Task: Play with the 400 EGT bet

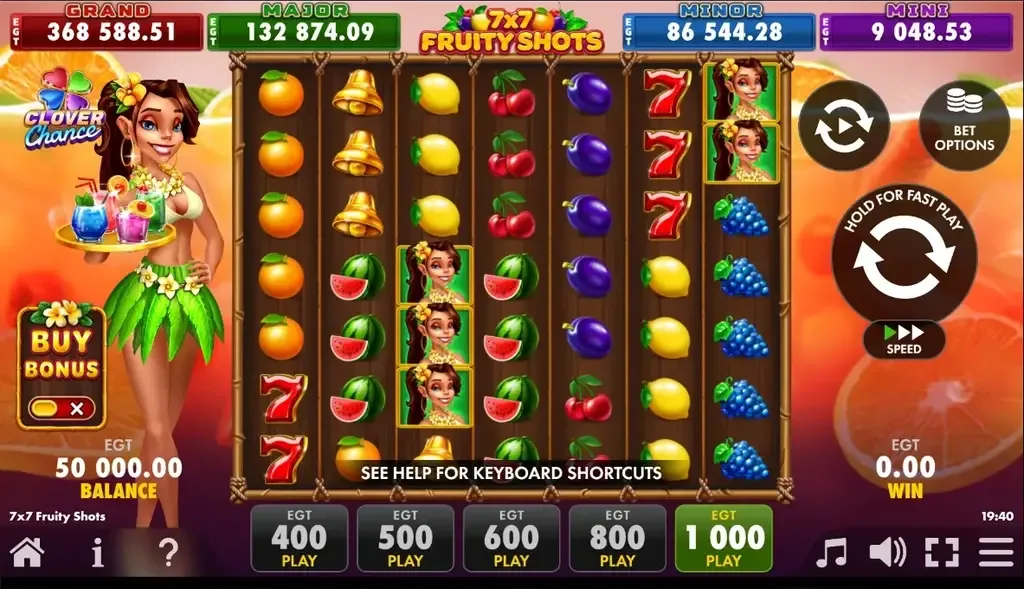Action: pyautogui.click(x=299, y=540)
